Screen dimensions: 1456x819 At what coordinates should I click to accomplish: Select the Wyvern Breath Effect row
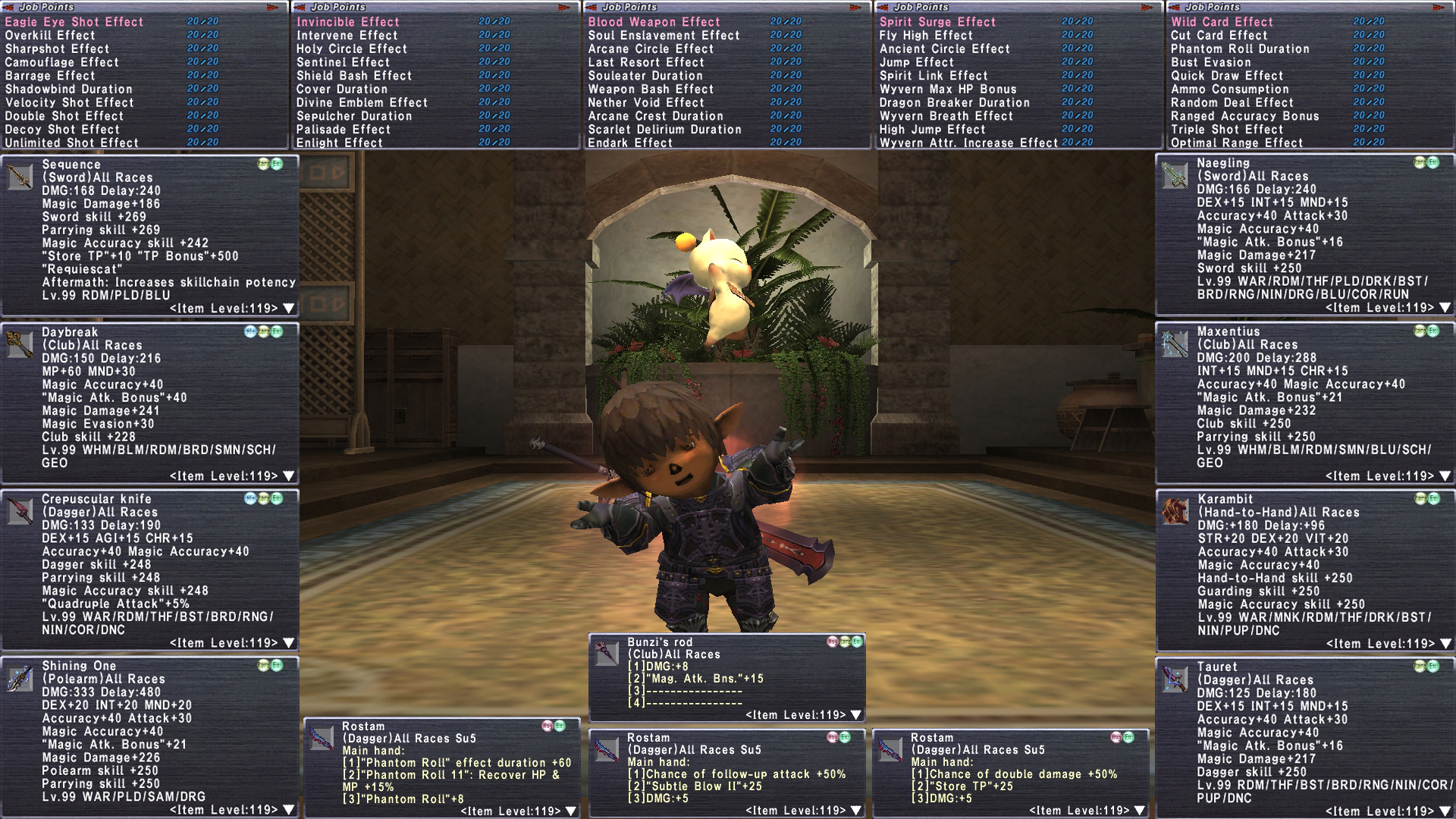click(946, 116)
